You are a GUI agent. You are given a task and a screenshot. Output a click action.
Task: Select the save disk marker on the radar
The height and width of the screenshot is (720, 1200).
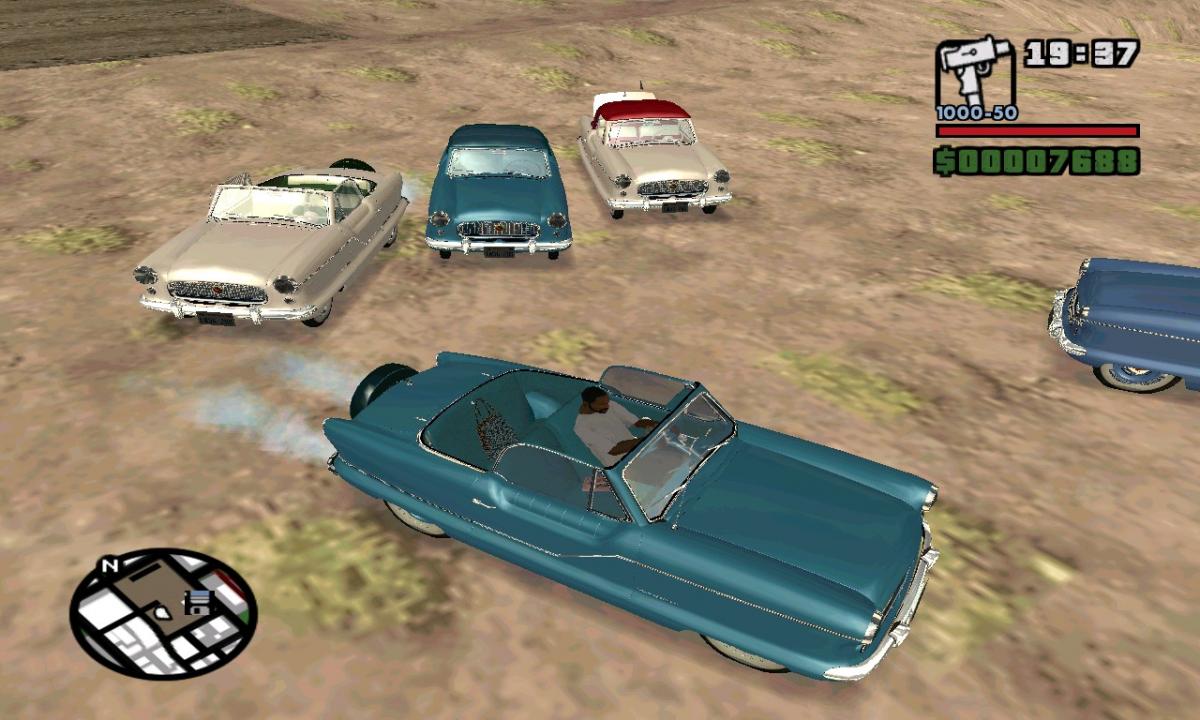[x=198, y=602]
